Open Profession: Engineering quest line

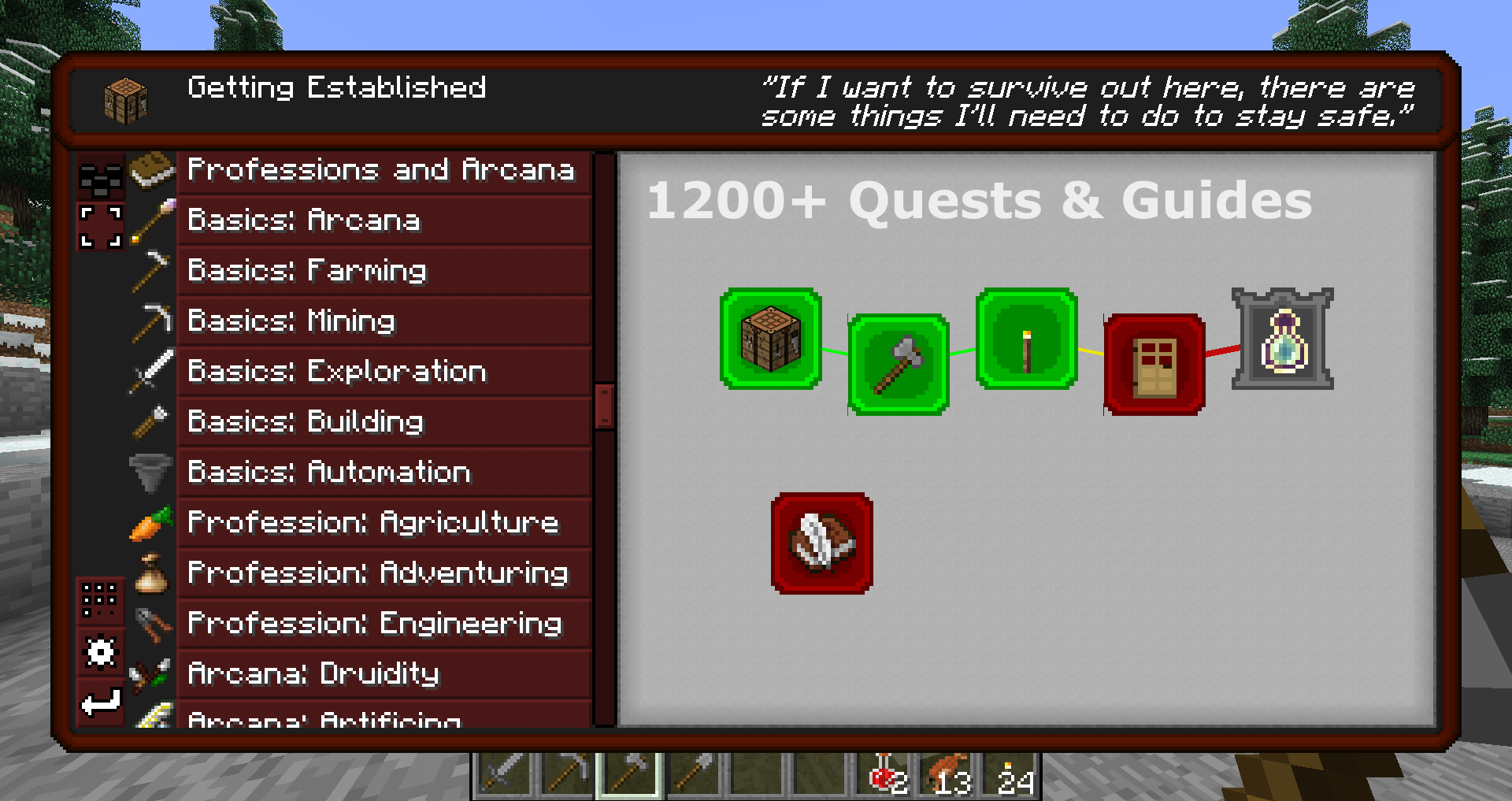(x=381, y=623)
